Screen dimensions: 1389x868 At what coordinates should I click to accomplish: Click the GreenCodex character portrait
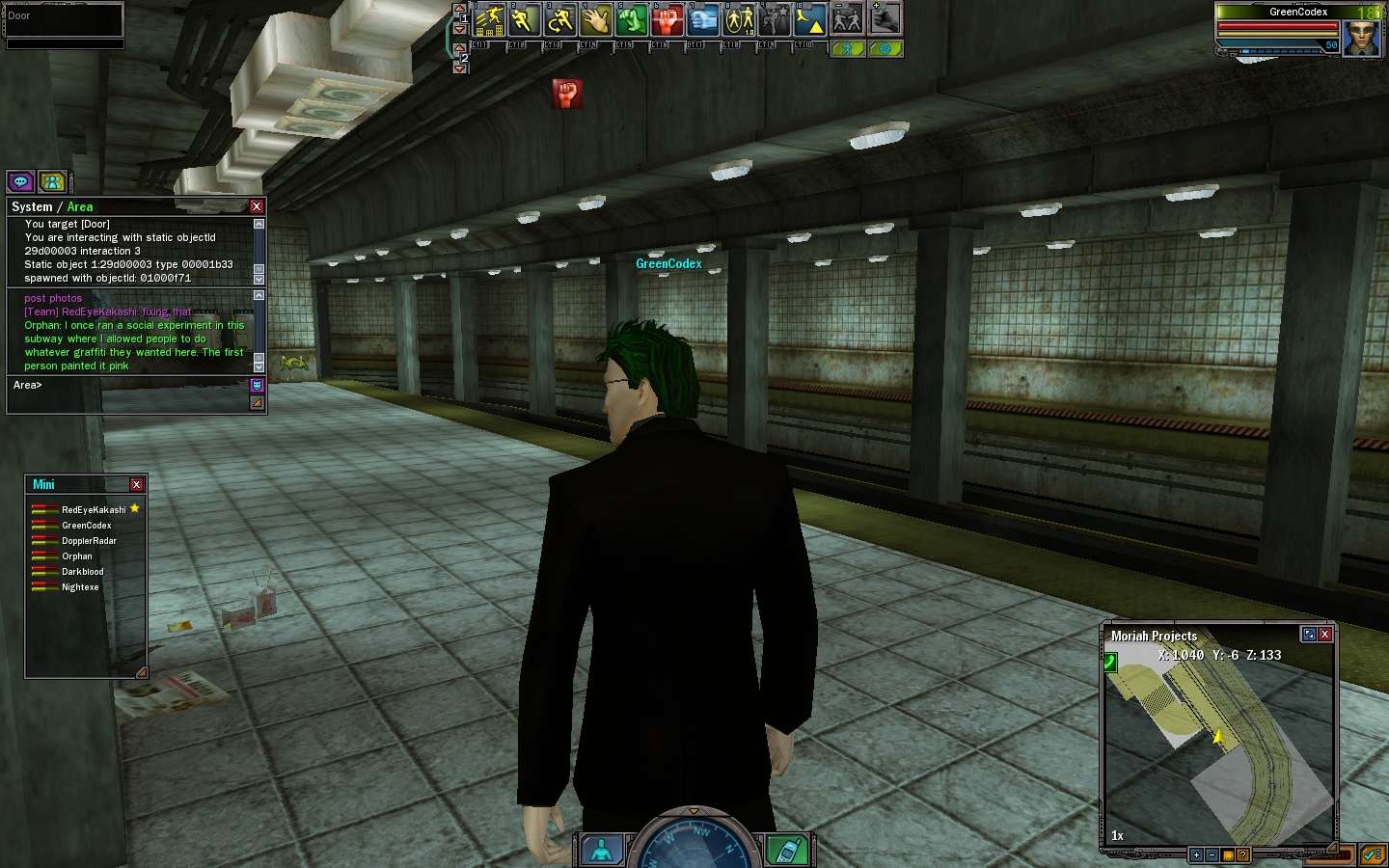1362,37
